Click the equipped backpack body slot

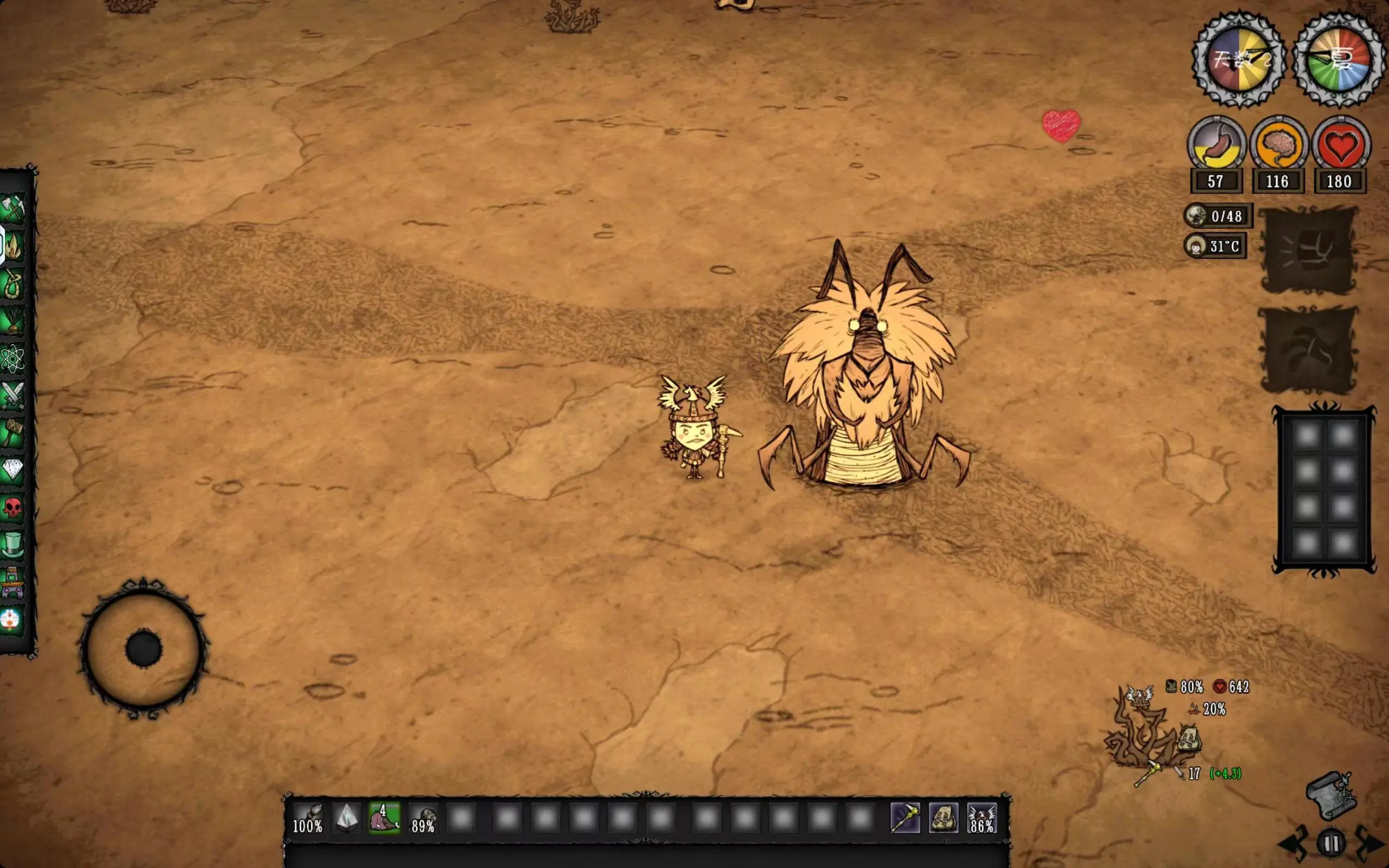pos(944,818)
